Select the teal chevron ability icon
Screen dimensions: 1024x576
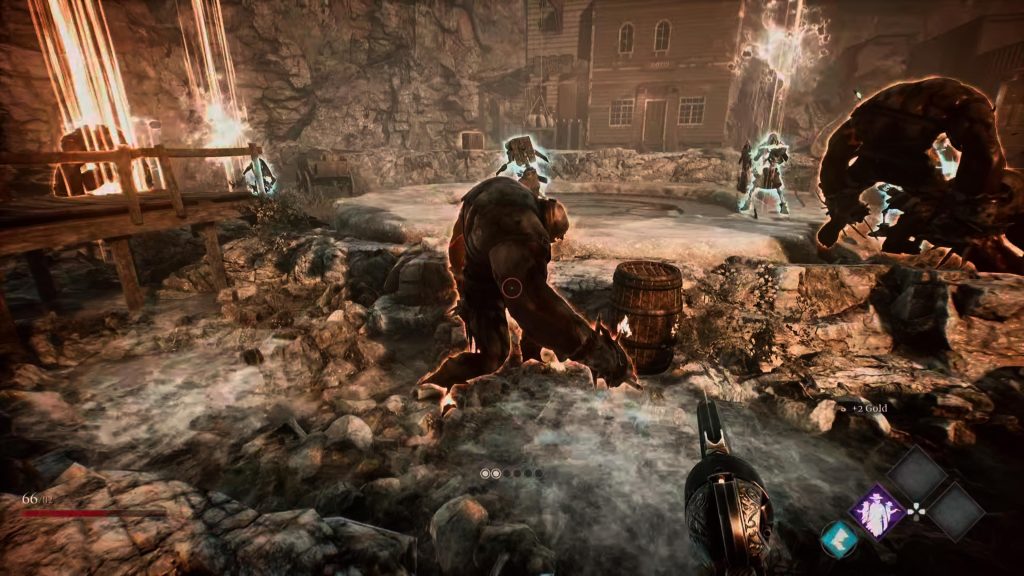[838, 540]
